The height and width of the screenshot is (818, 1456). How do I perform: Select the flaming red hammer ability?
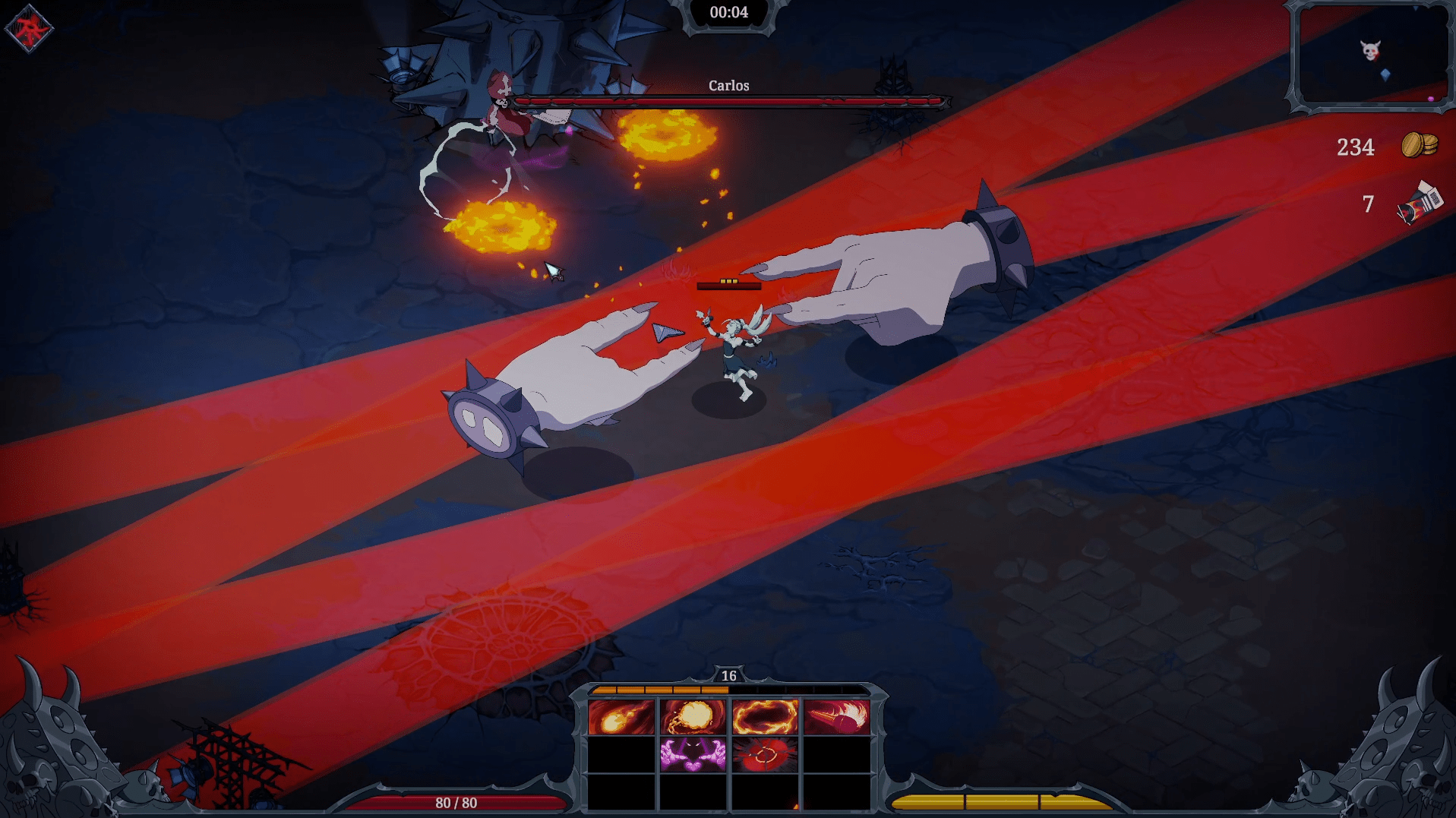pyautogui.click(x=836, y=717)
